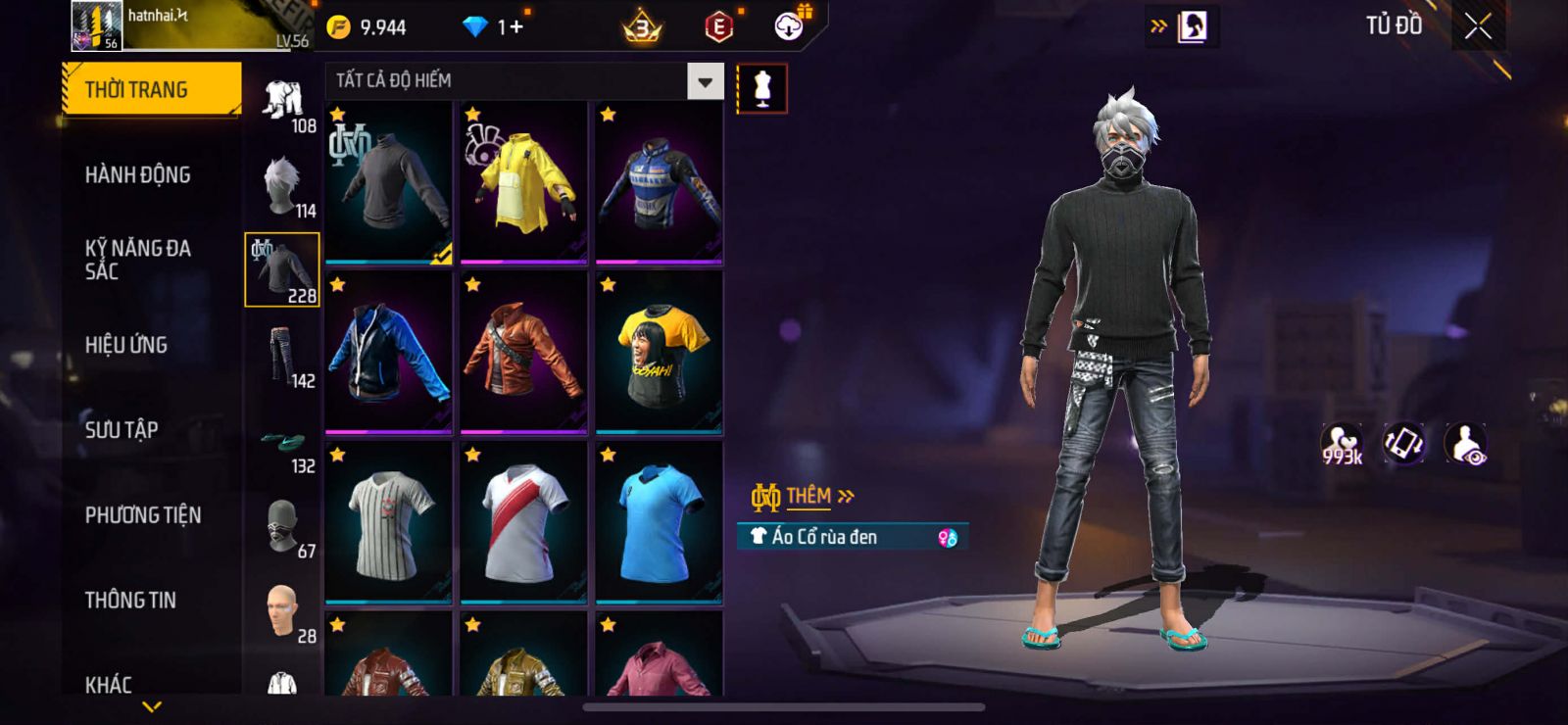The image size is (1568, 725).
Task: Equip the plain blue t-shirt
Action: [659, 522]
